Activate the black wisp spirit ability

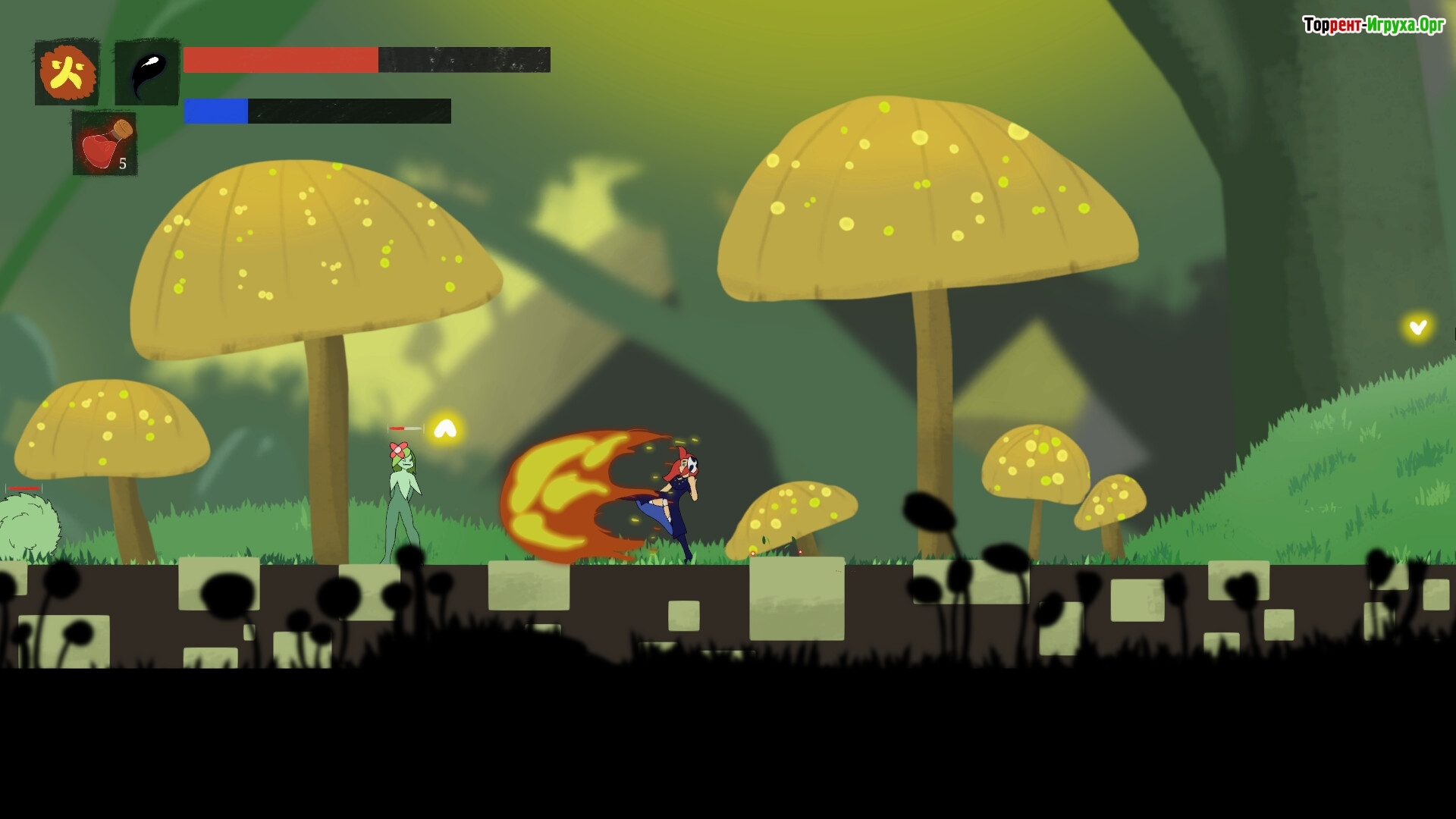[147, 73]
